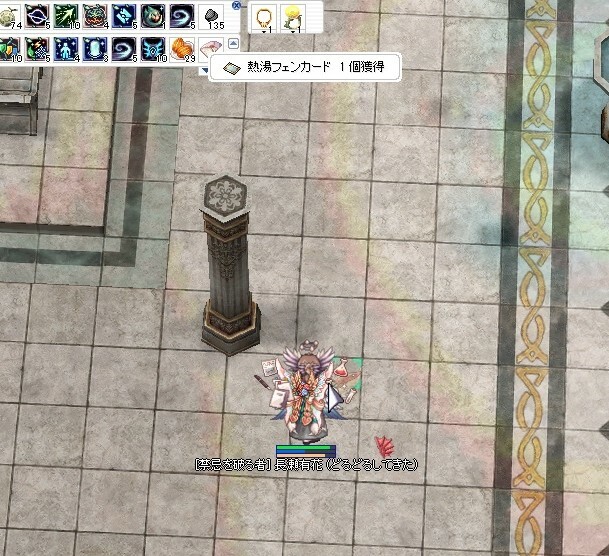Use the dark stone item with 135 count
Image resolution: width=609 pixels, height=556 pixels.
pyautogui.click(x=211, y=16)
